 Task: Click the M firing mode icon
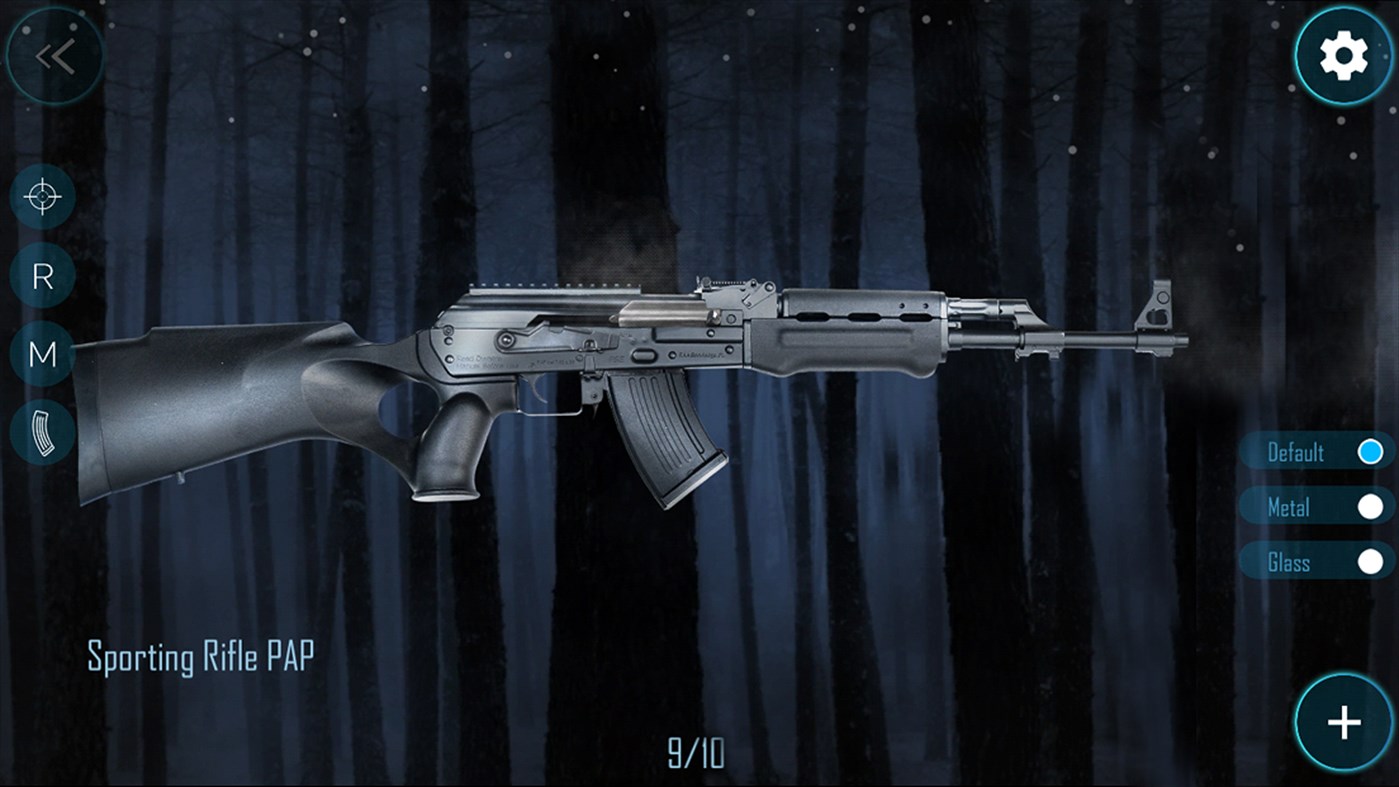41,354
